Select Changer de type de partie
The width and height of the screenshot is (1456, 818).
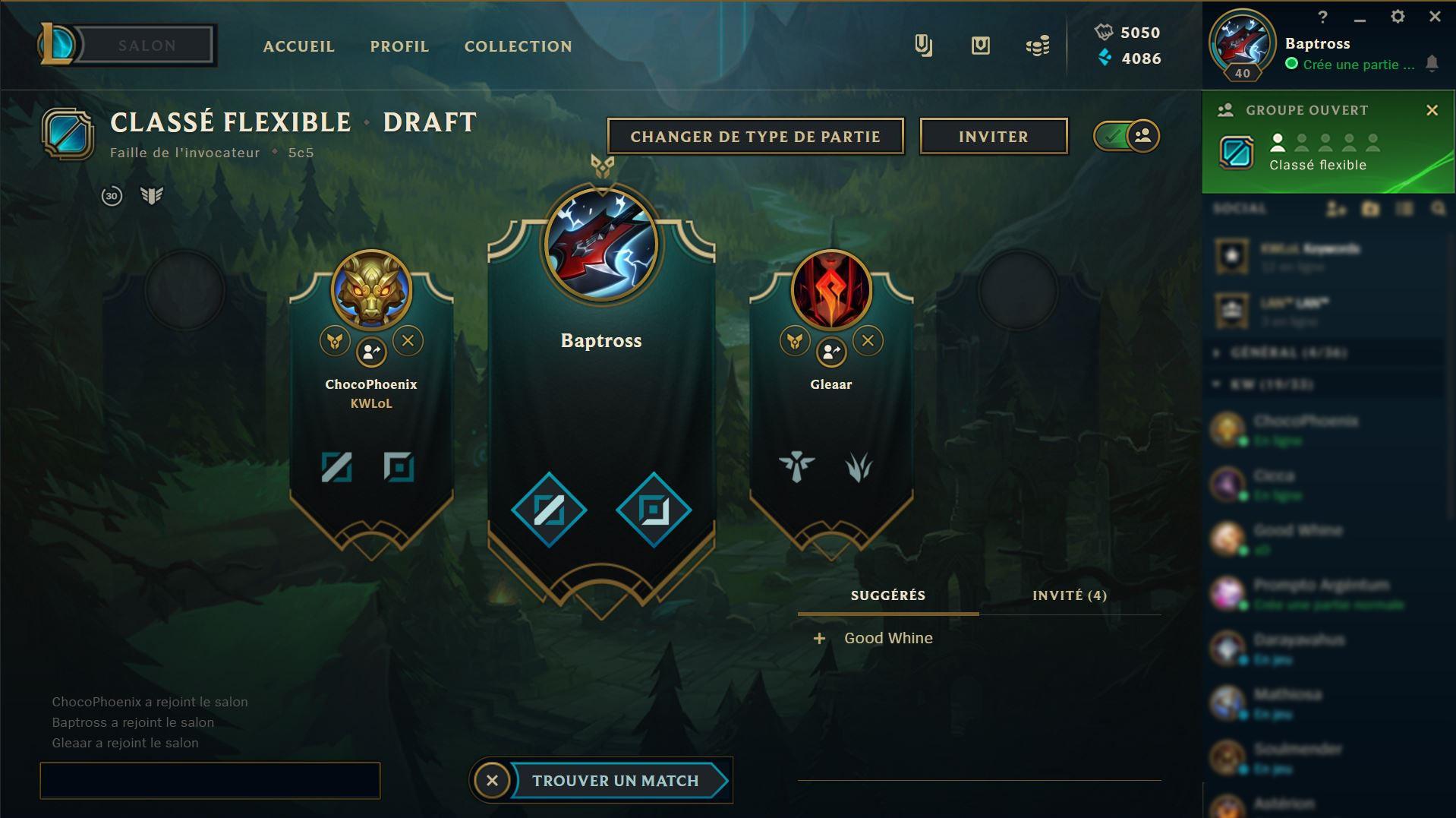(x=755, y=137)
